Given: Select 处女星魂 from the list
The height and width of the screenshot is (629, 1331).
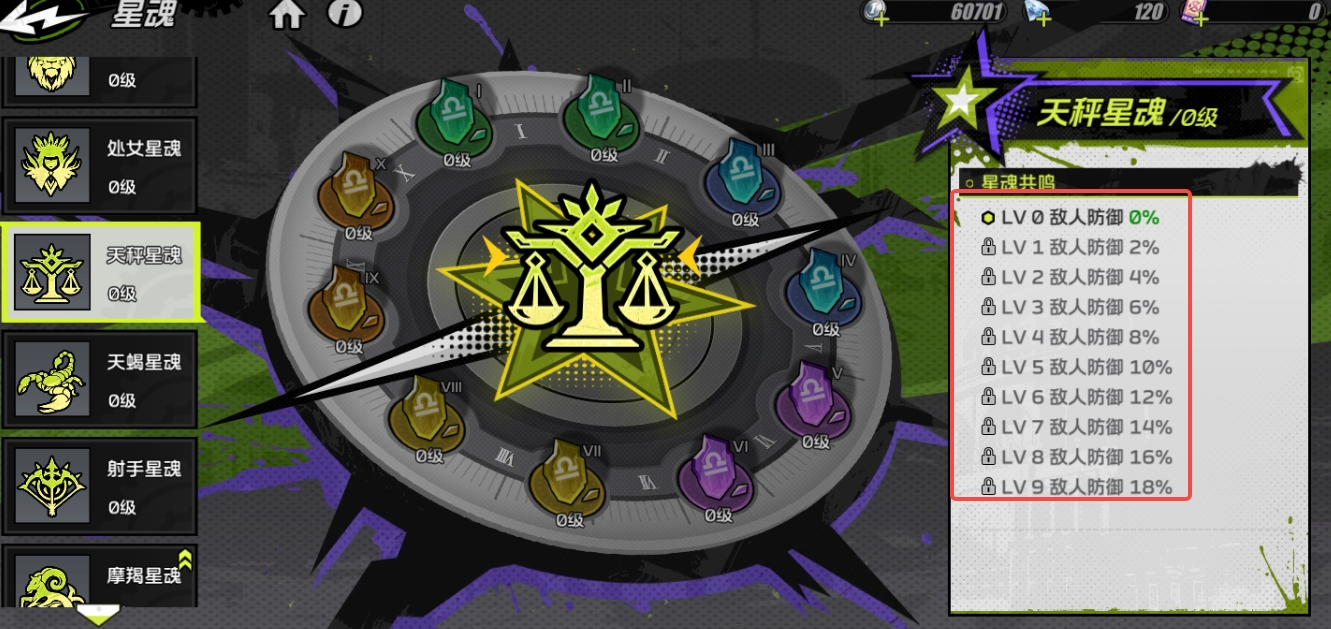Looking at the screenshot, I should tap(99, 165).
